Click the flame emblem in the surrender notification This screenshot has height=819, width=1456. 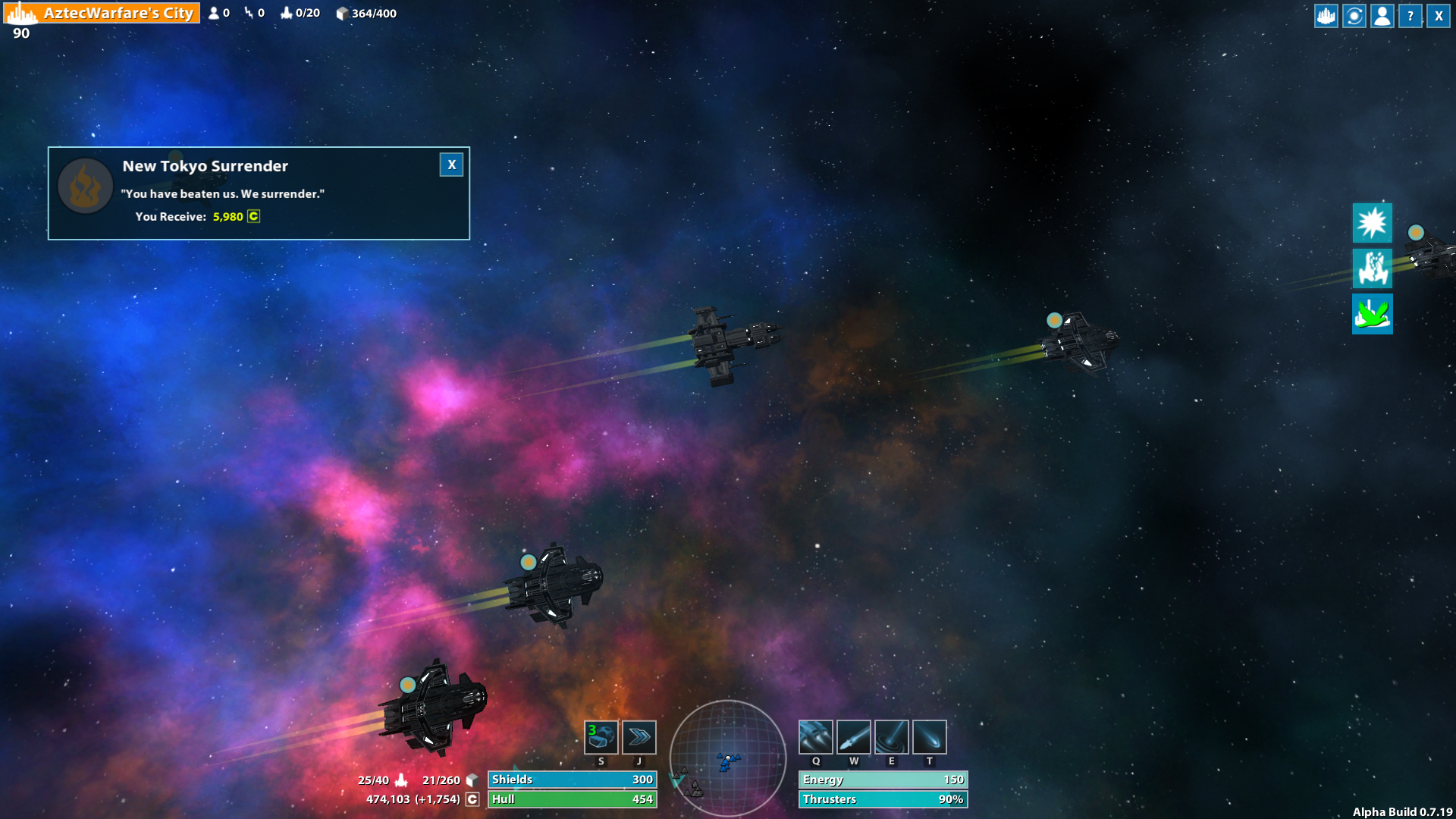click(85, 185)
